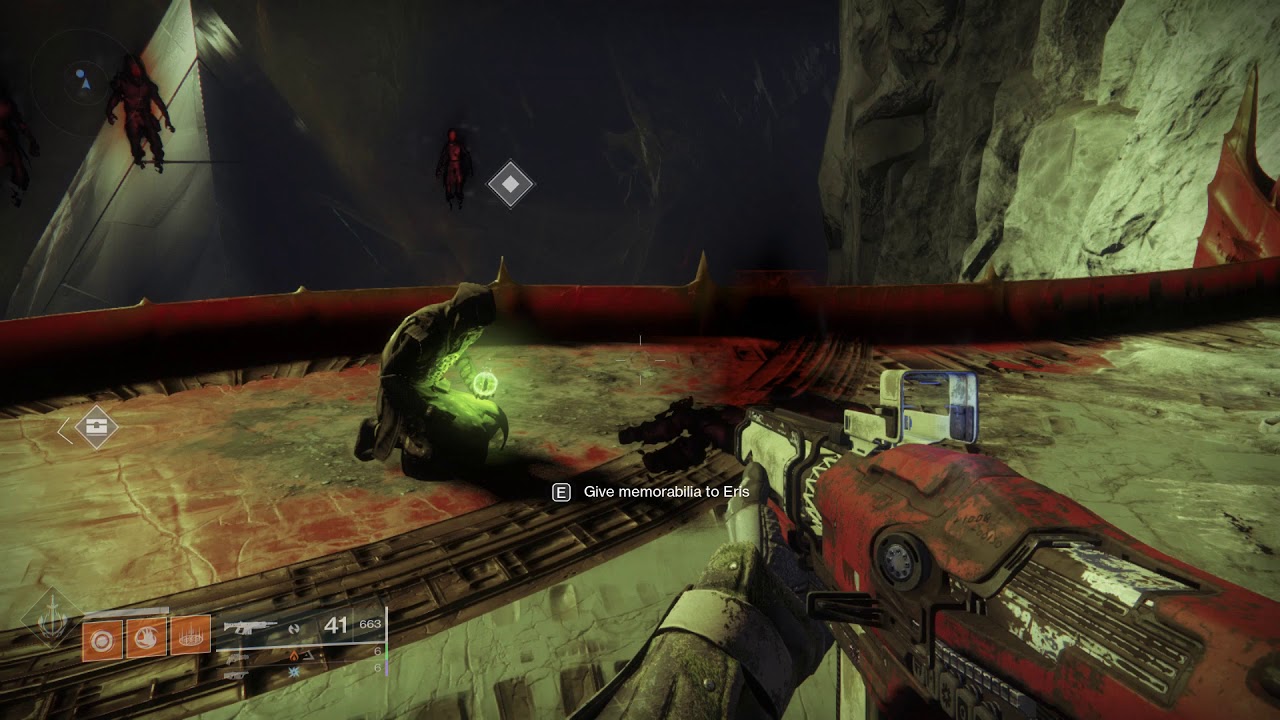Select the diamond objective waypoint marker
Viewport: 1280px width, 720px height.
pyautogui.click(x=510, y=184)
